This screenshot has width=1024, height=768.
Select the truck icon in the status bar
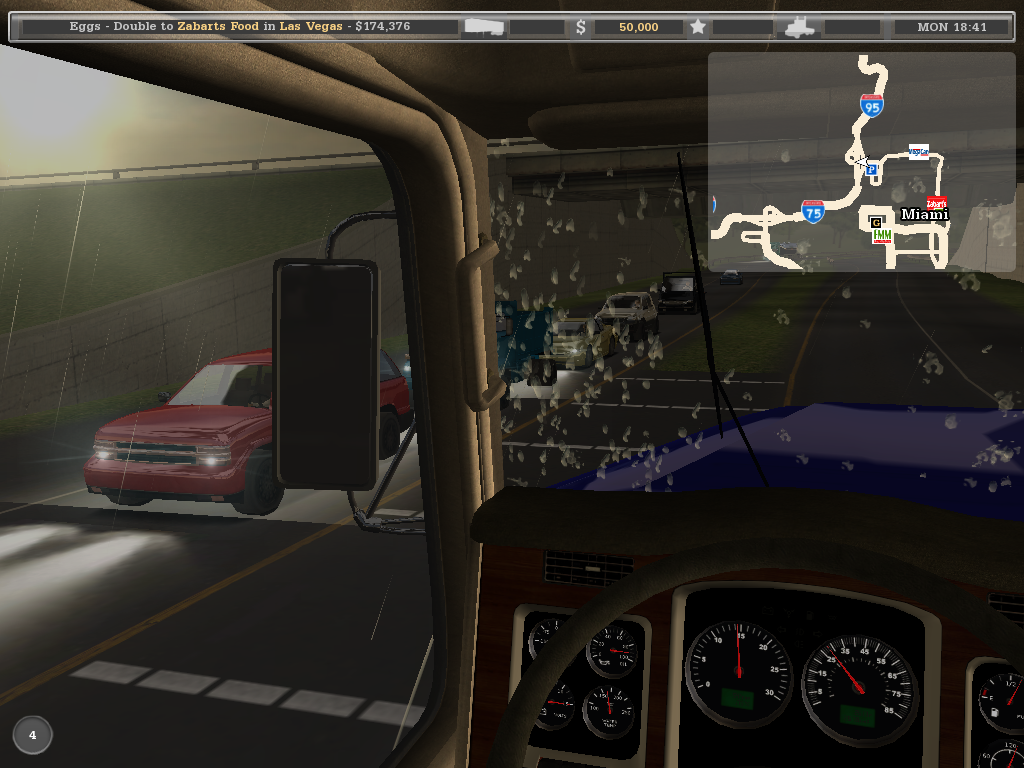[x=802, y=28]
